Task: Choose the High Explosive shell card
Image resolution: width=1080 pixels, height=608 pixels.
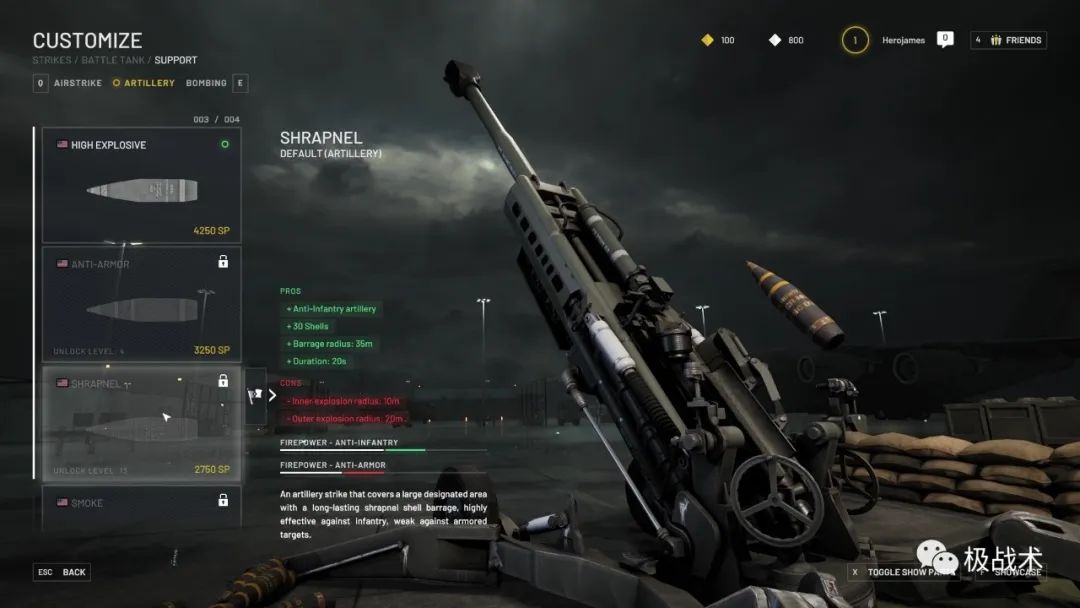Action: [141, 185]
